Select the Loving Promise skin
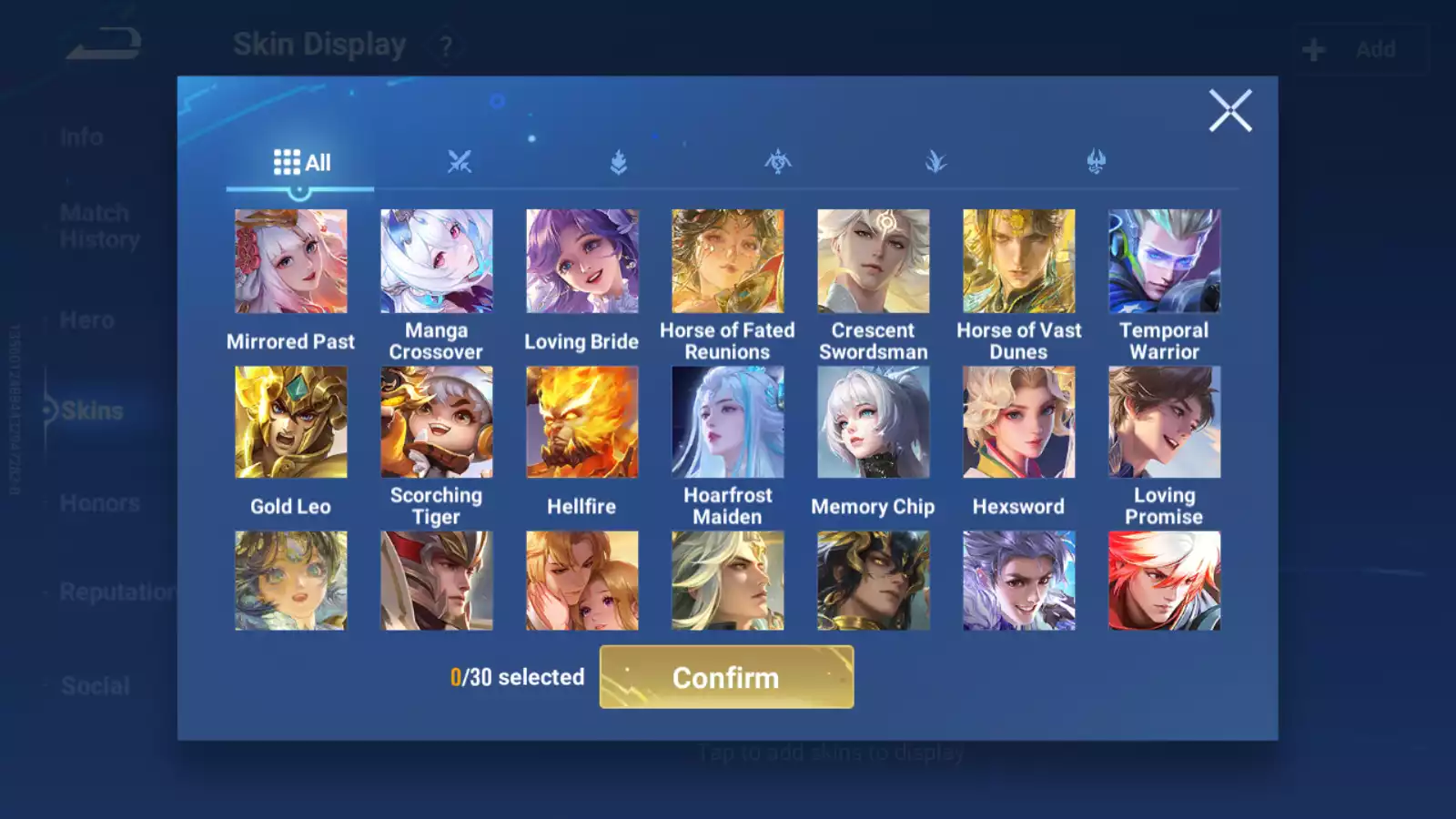The image size is (1456, 819). [1165, 422]
